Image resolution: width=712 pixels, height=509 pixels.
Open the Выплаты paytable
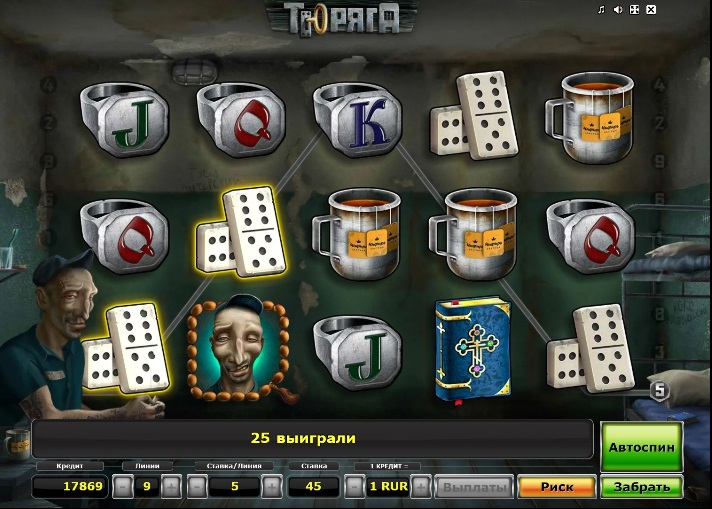coord(474,487)
